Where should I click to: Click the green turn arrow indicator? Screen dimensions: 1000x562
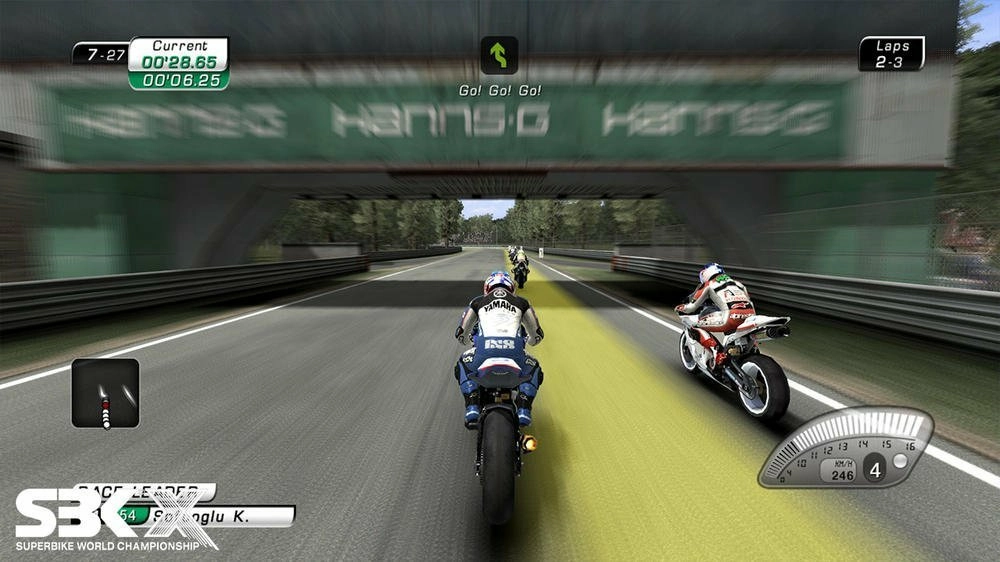pyautogui.click(x=499, y=55)
